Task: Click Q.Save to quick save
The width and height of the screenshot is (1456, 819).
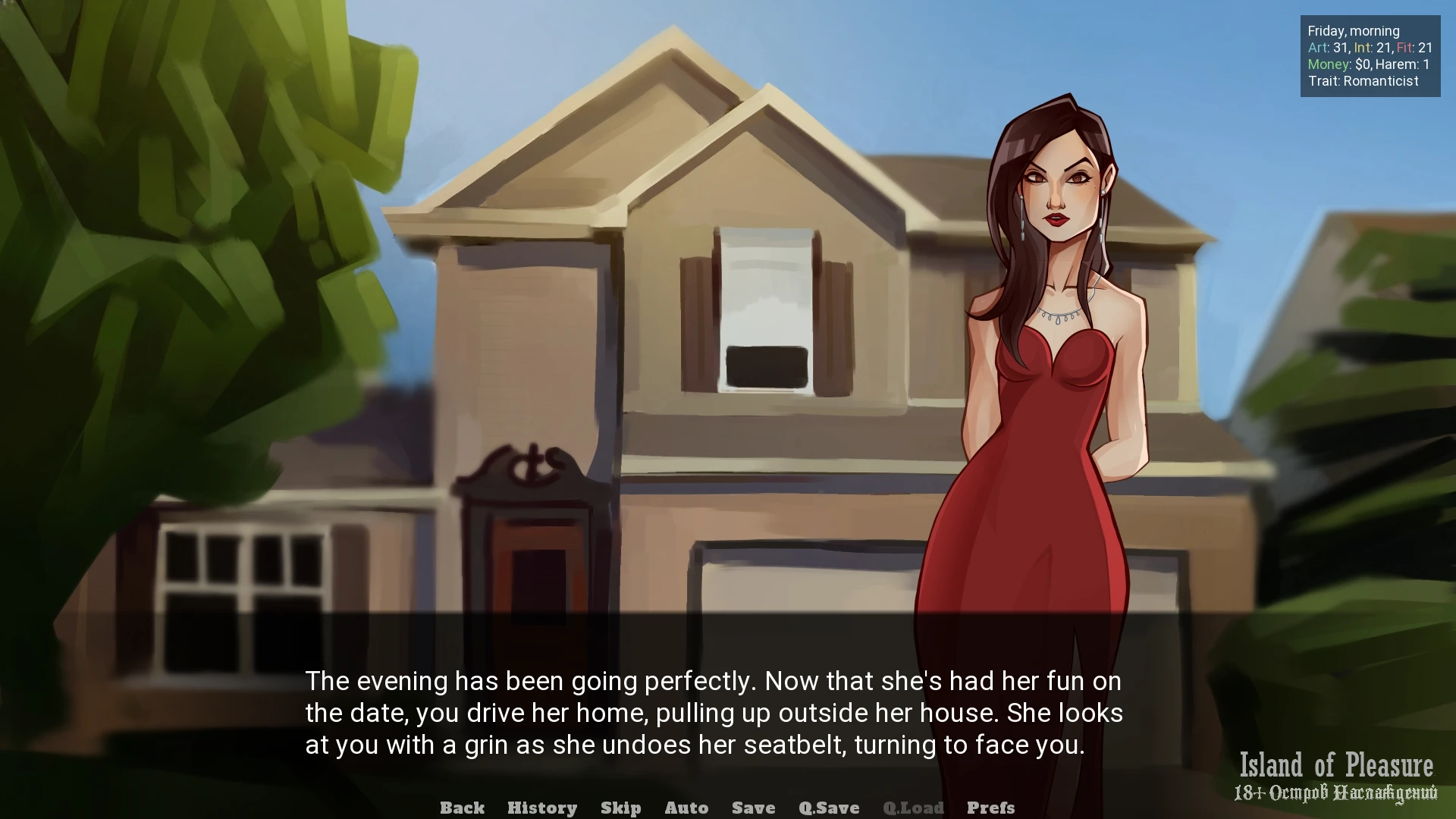Action: tap(829, 808)
